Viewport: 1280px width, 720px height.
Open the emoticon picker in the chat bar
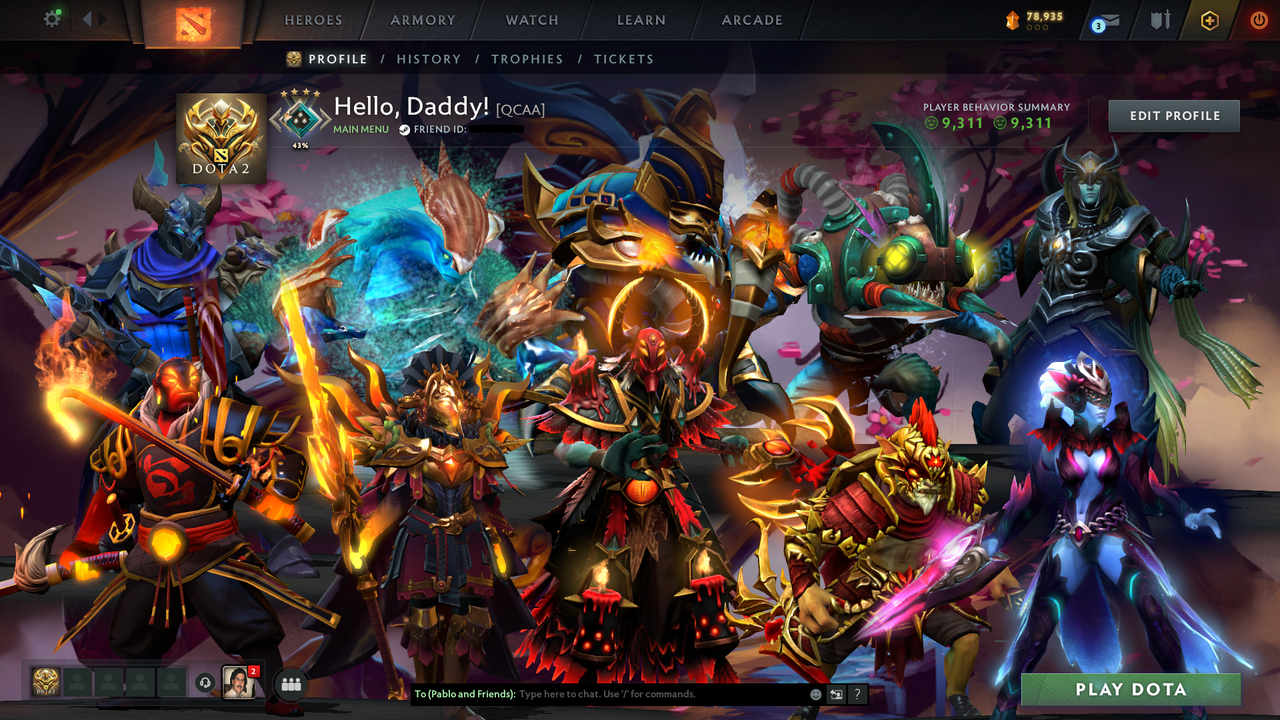pos(814,694)
